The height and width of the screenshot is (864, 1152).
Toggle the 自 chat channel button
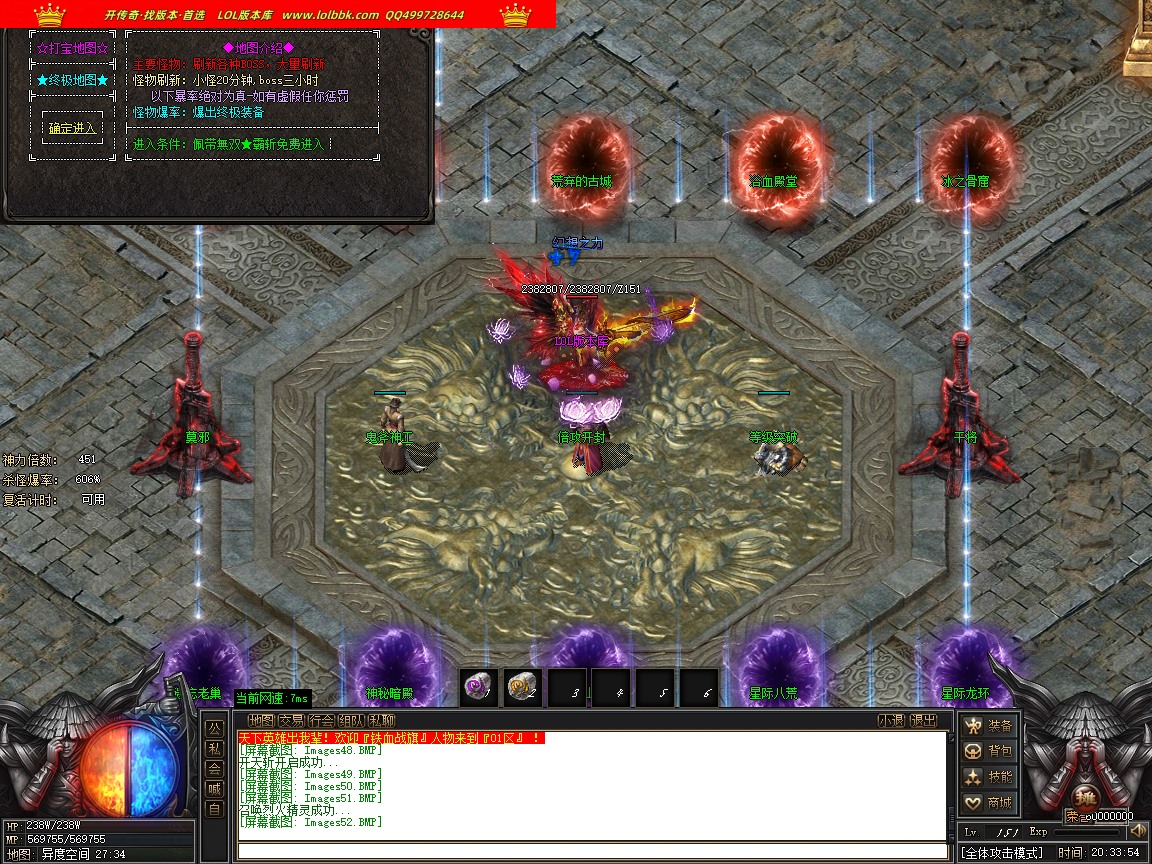click(x=214, y=808)
